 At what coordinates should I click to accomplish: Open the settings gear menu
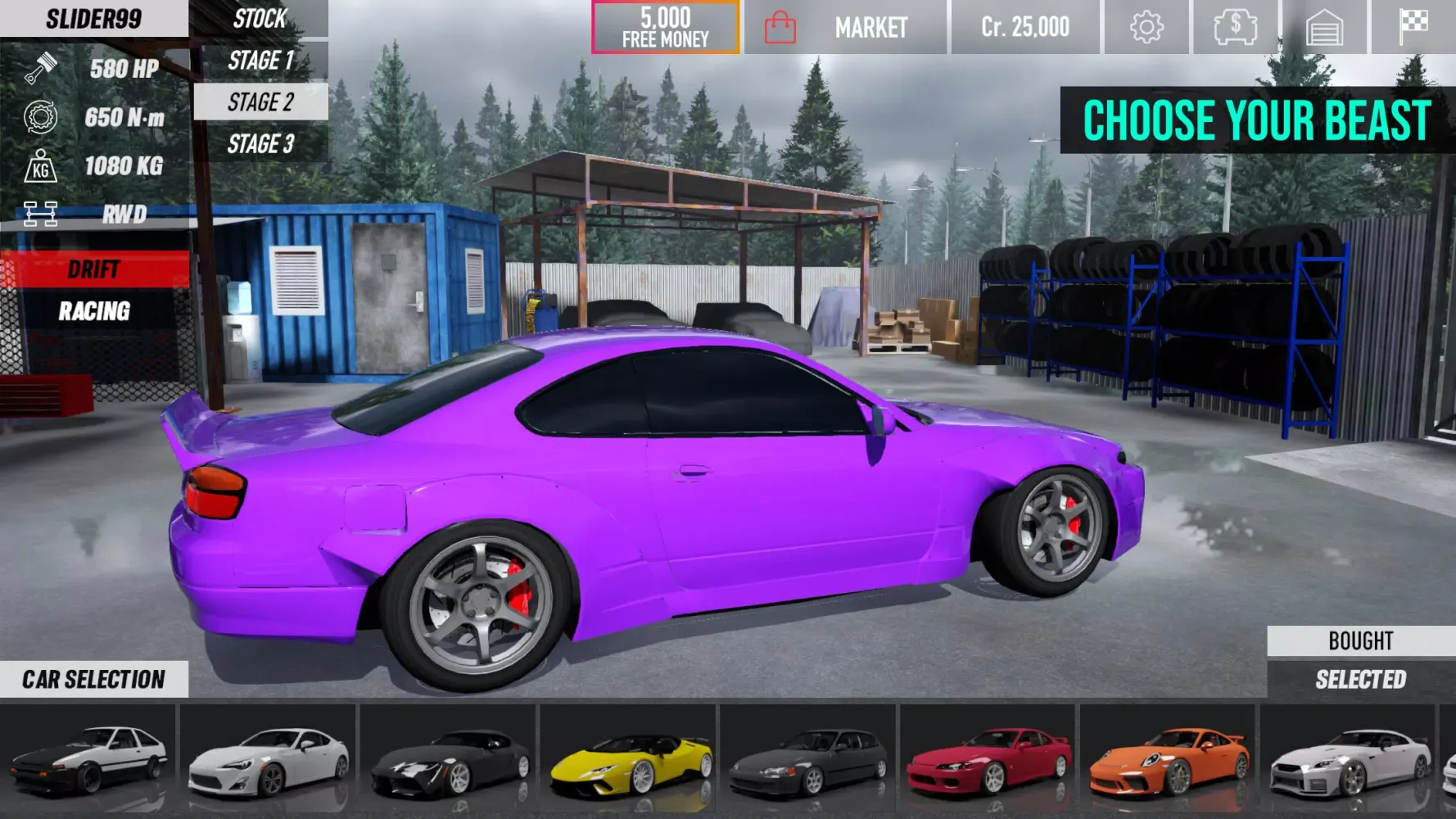1146,25
